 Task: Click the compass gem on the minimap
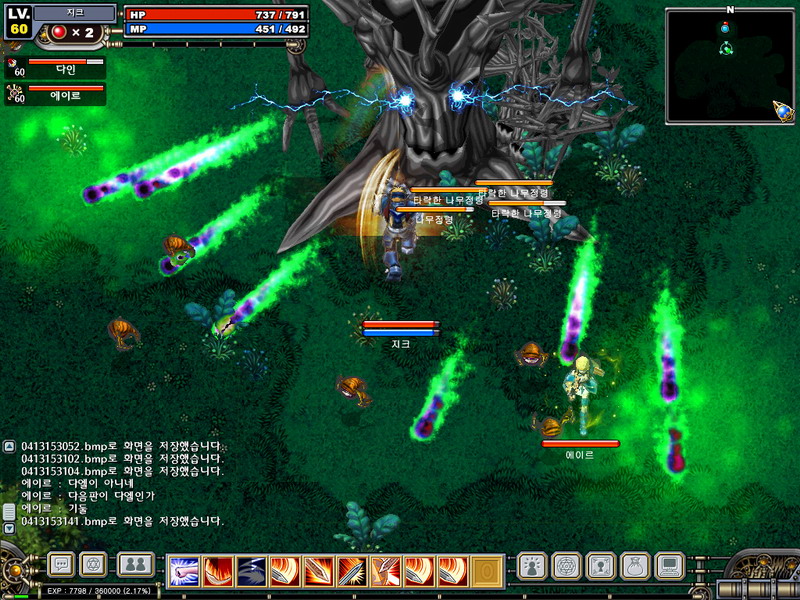tap(783, 111)
